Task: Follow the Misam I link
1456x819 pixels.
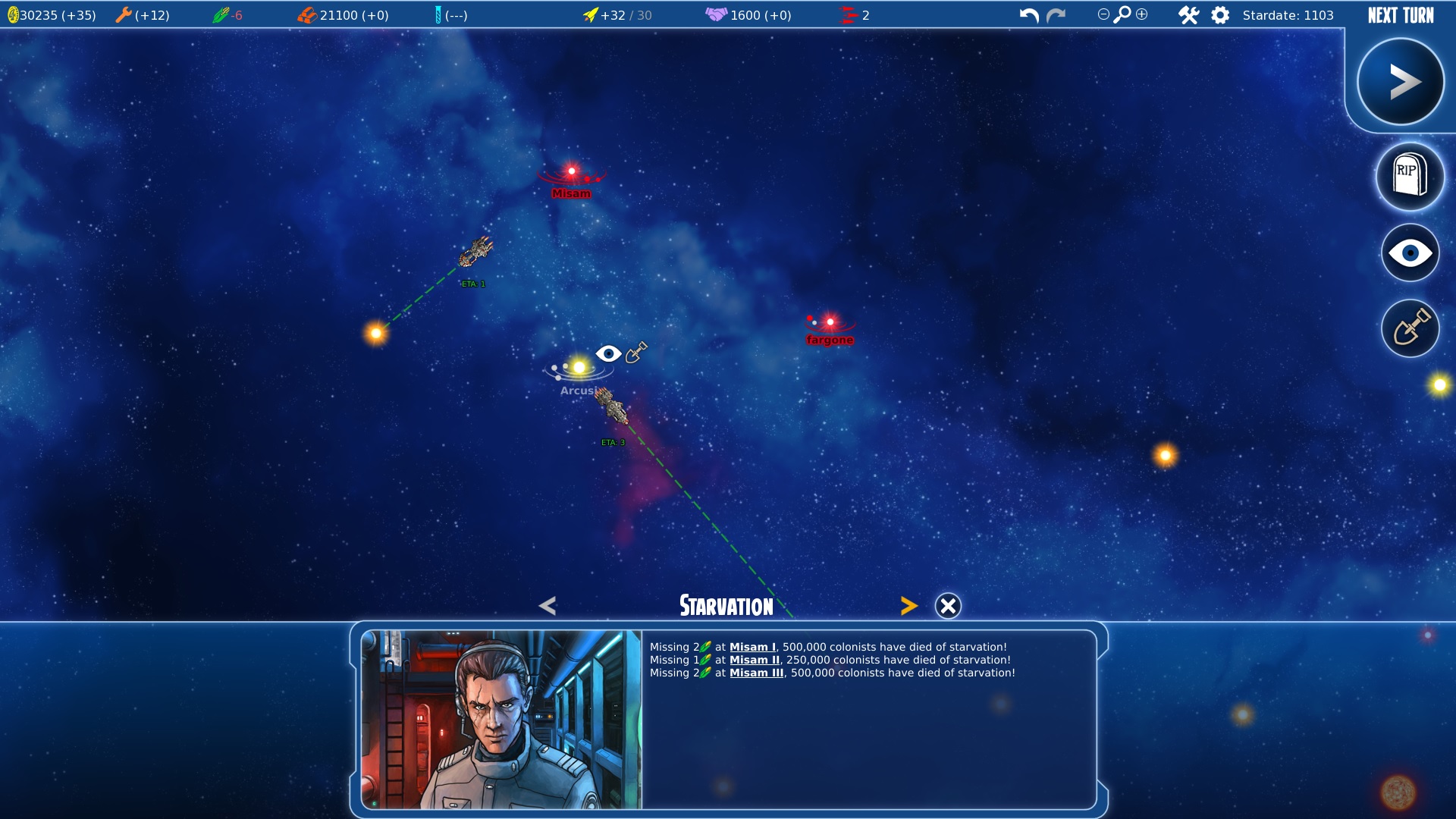Action: pyautogui.click(x=752, y=647)
